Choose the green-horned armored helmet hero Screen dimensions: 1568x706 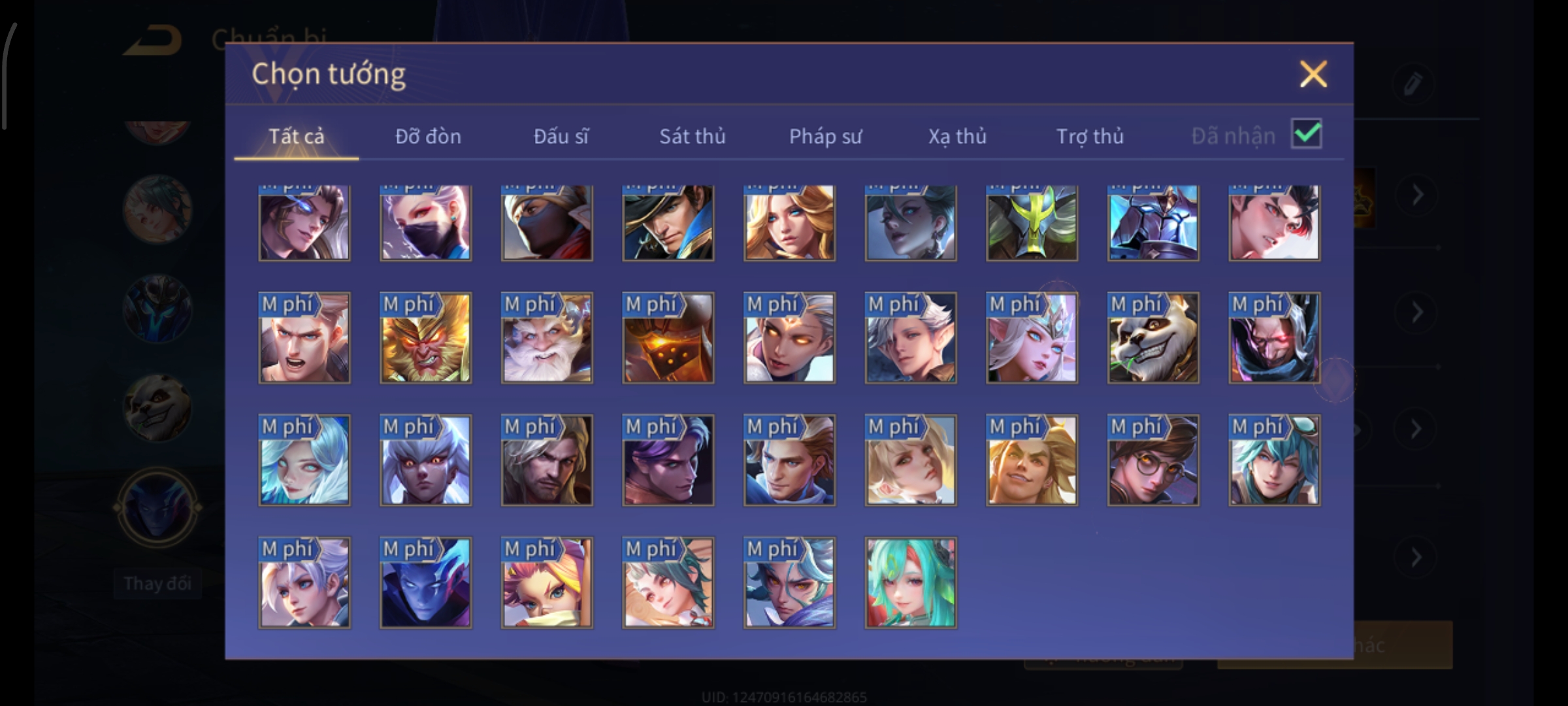point(1032,222)
